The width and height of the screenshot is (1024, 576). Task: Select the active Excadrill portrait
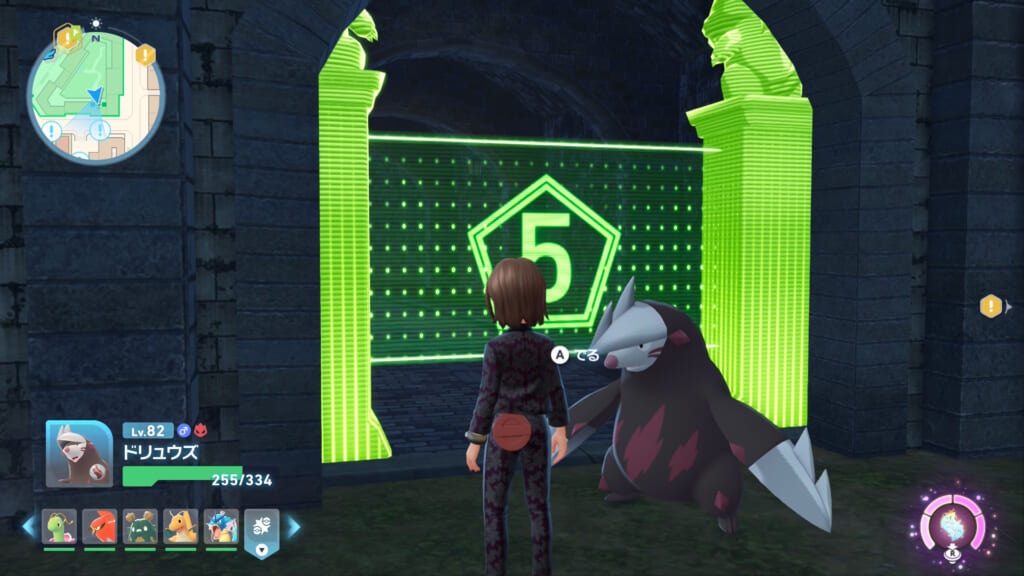(x=79, y=453)
